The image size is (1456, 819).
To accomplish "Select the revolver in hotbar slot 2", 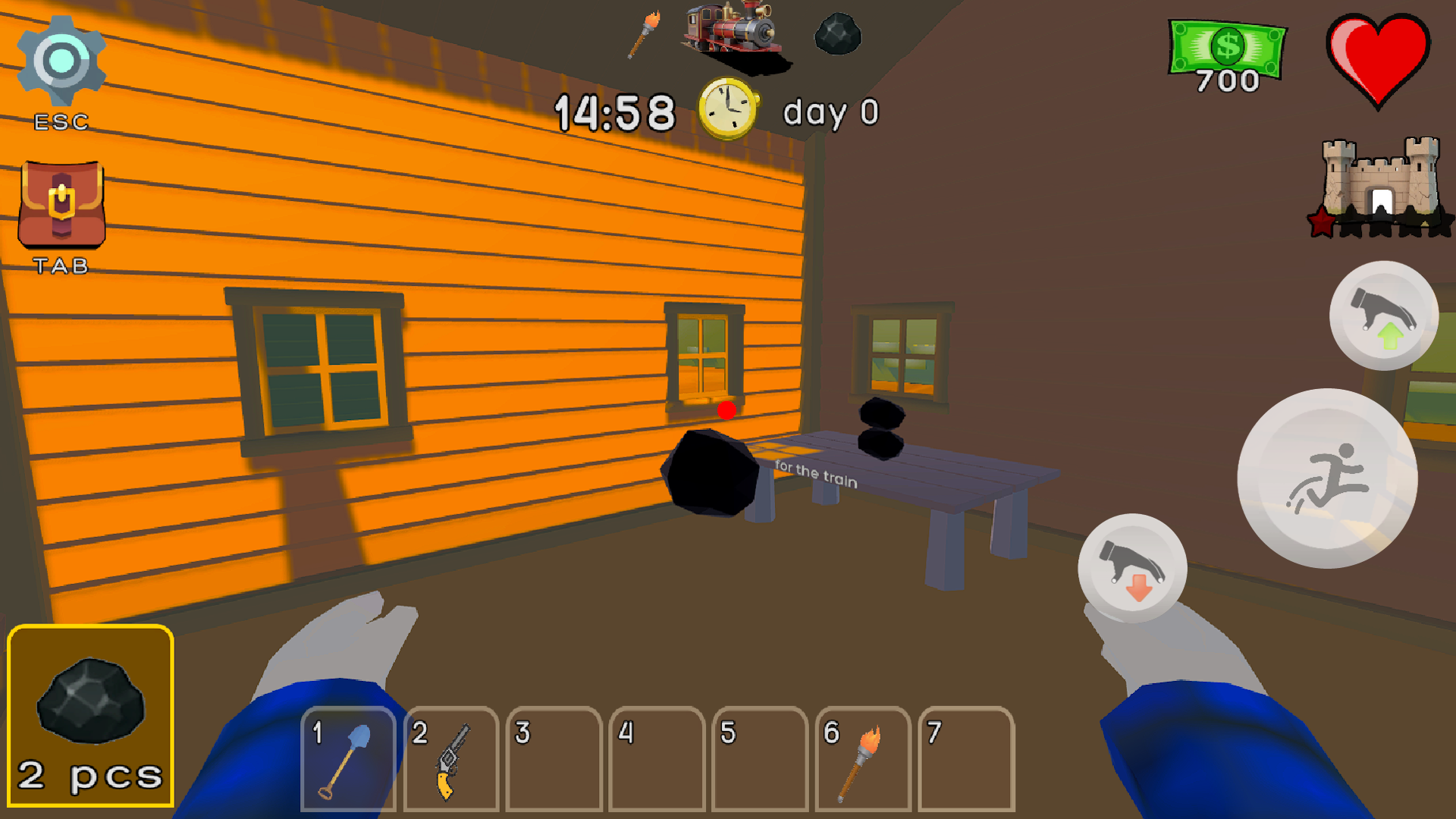I will click(x=450, y=758).
